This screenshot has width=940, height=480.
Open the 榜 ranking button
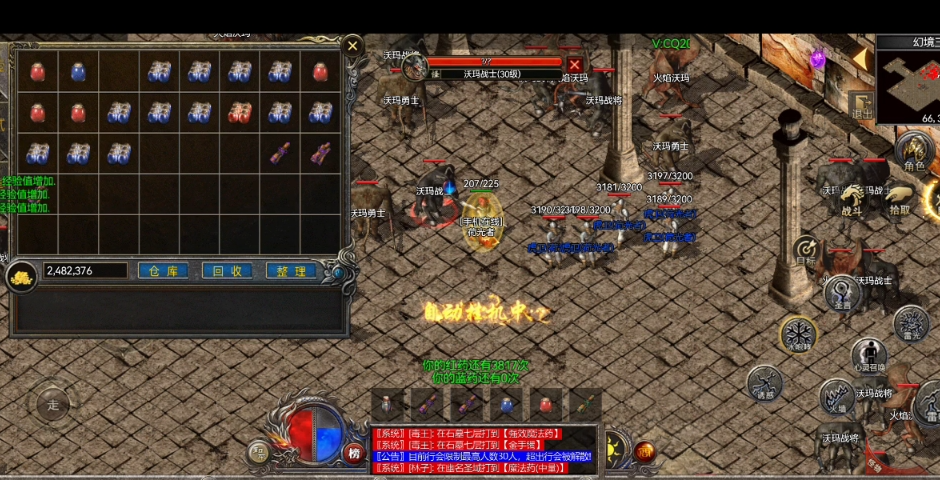tap(353, 452)
